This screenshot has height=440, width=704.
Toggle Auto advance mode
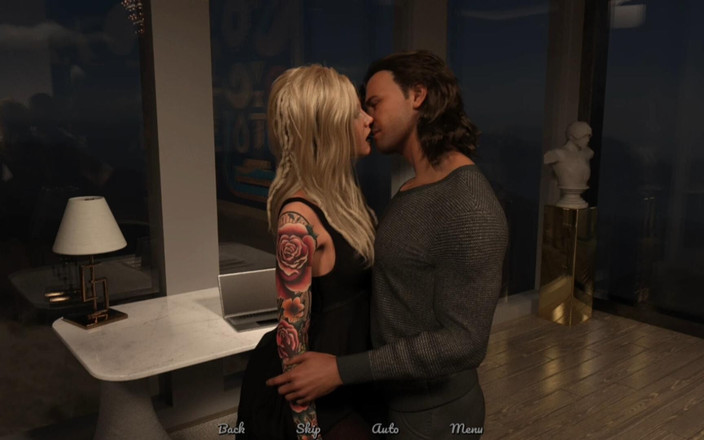pos(385,428)
